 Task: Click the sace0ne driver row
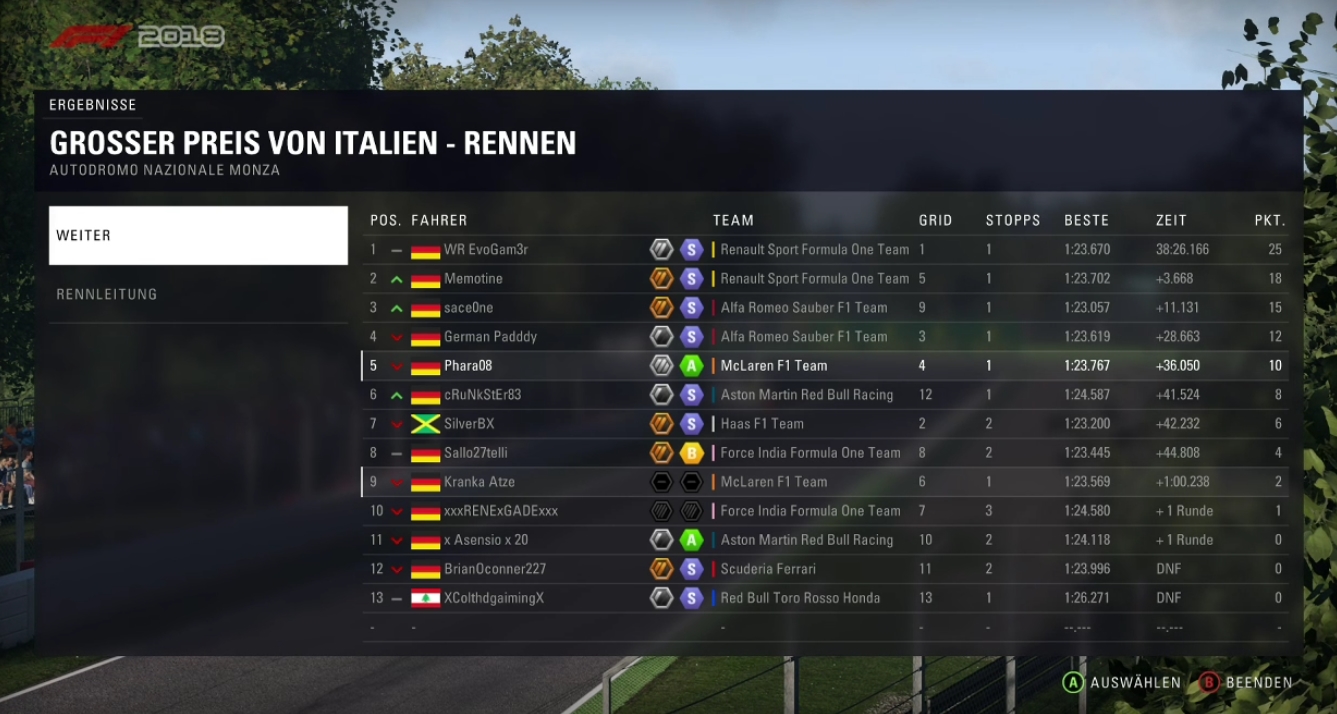point(825,308)
